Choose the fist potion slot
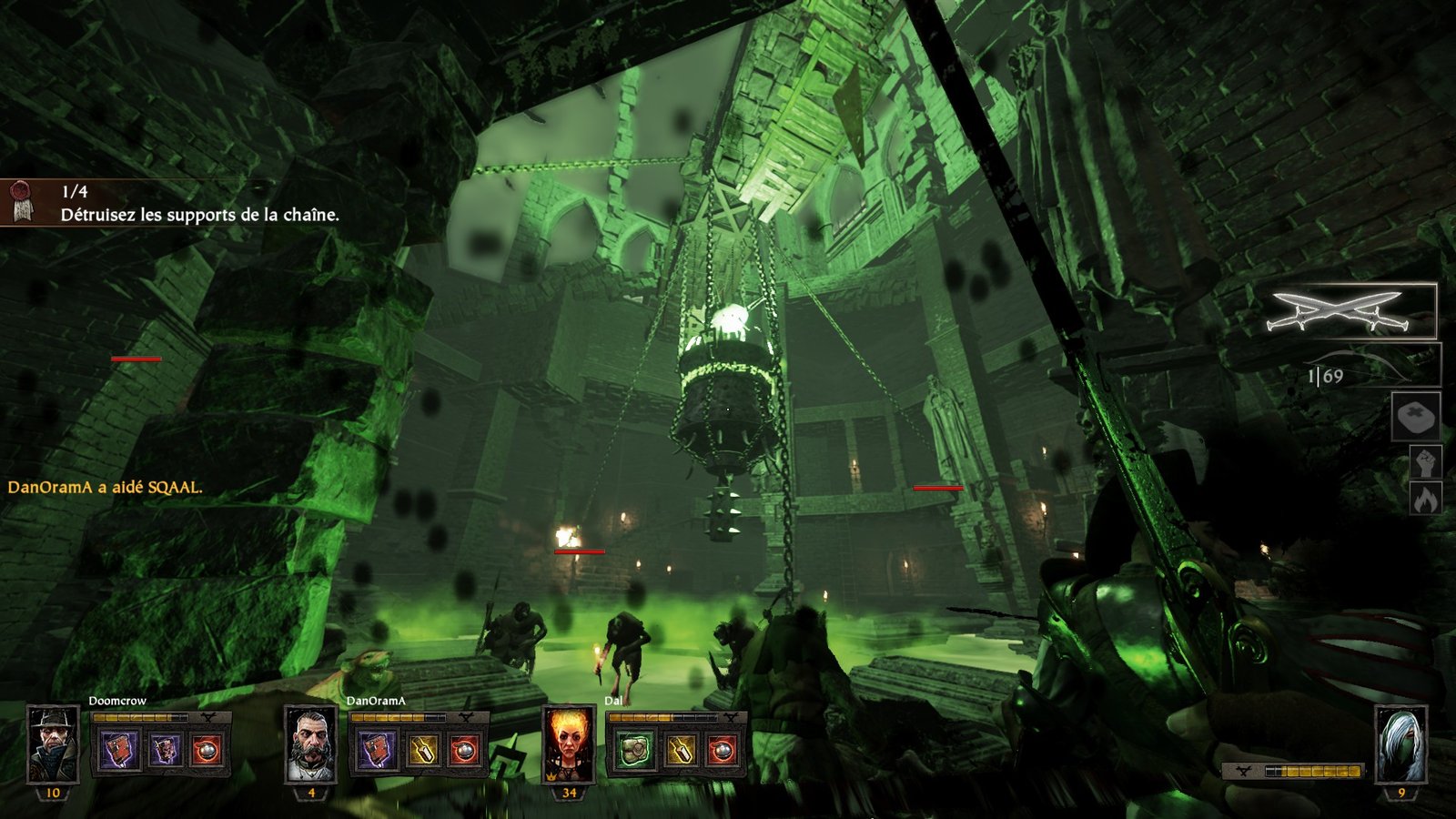 point(1424,463)
